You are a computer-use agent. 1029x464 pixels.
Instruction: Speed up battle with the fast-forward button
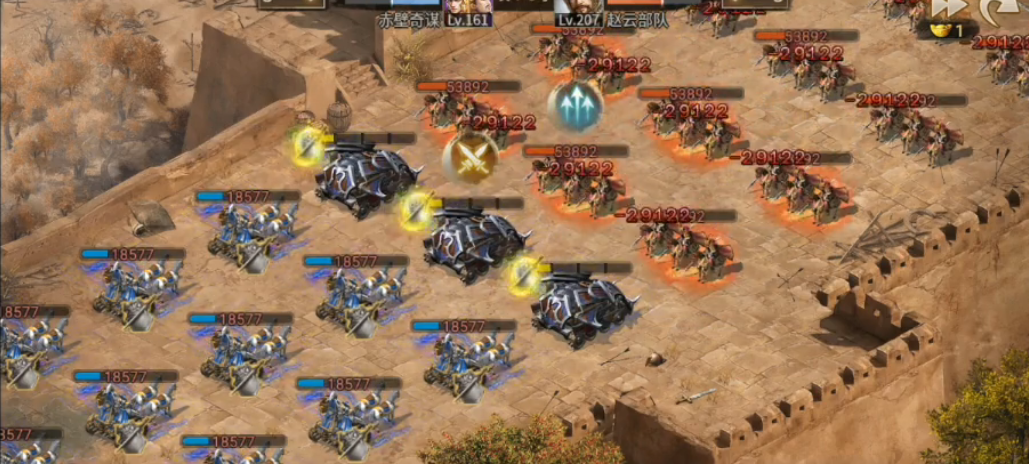pos(948,8)
